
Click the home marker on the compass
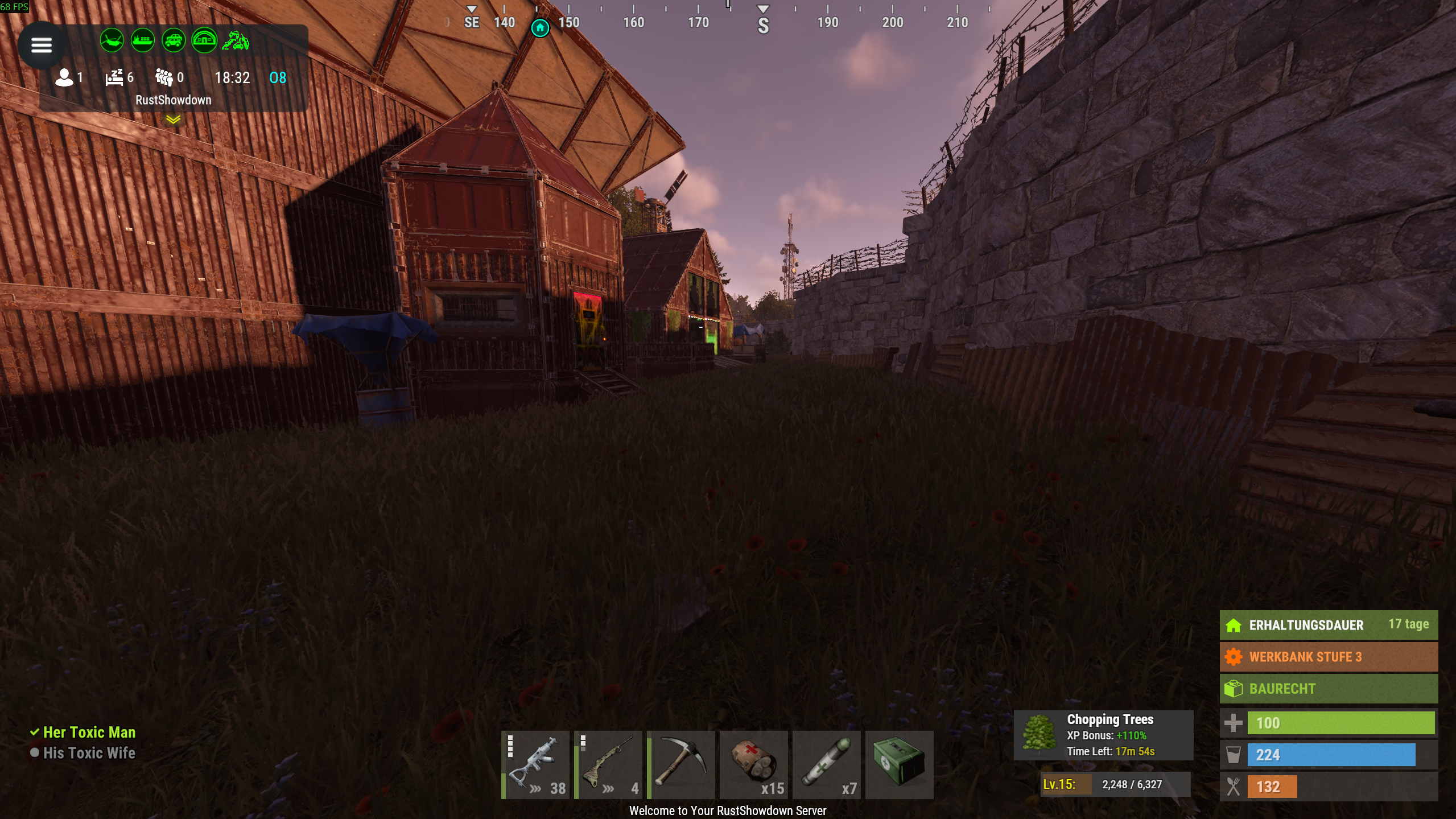click(540, 27)
